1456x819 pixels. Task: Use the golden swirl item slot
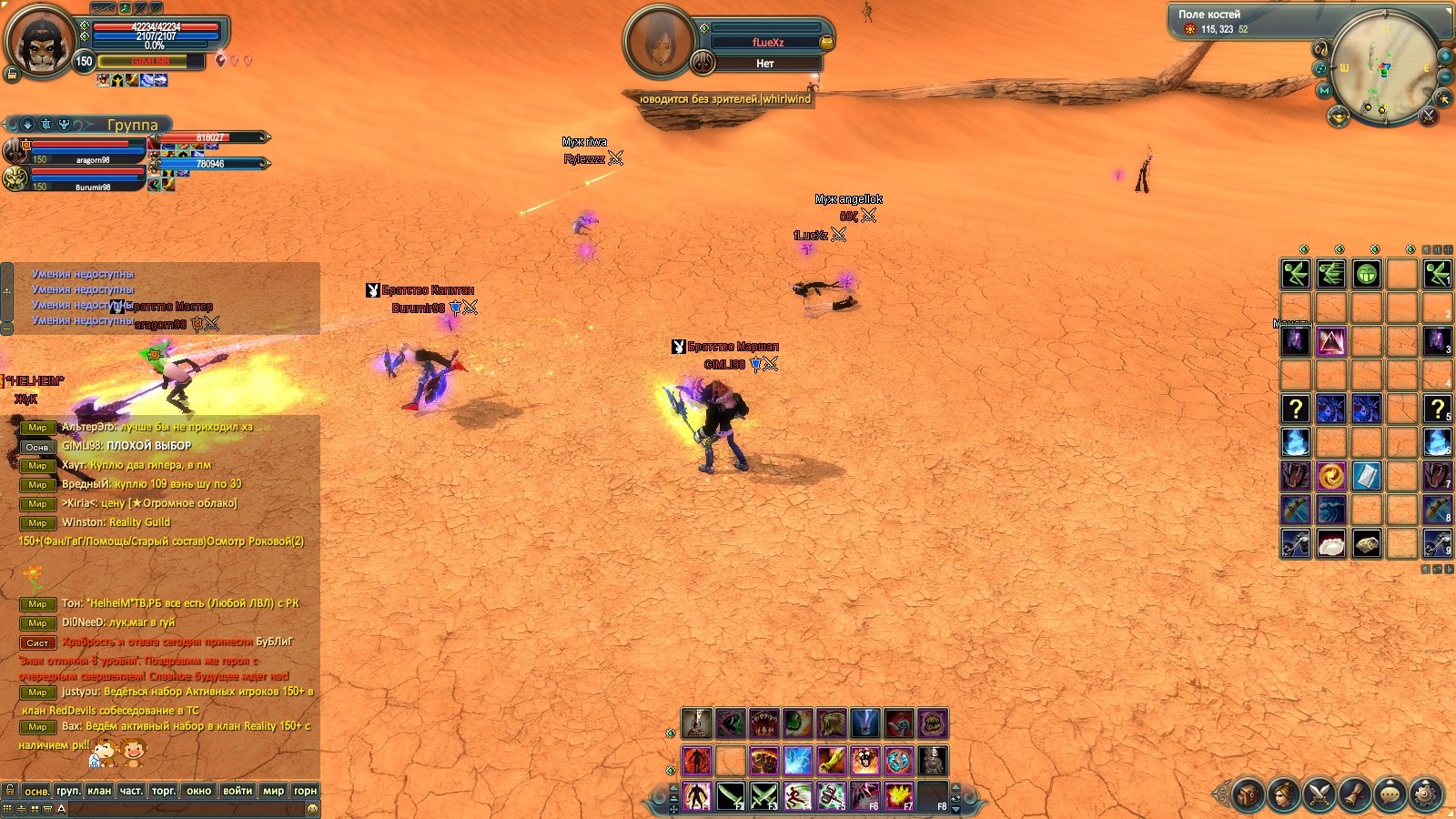coord(1330,475)
